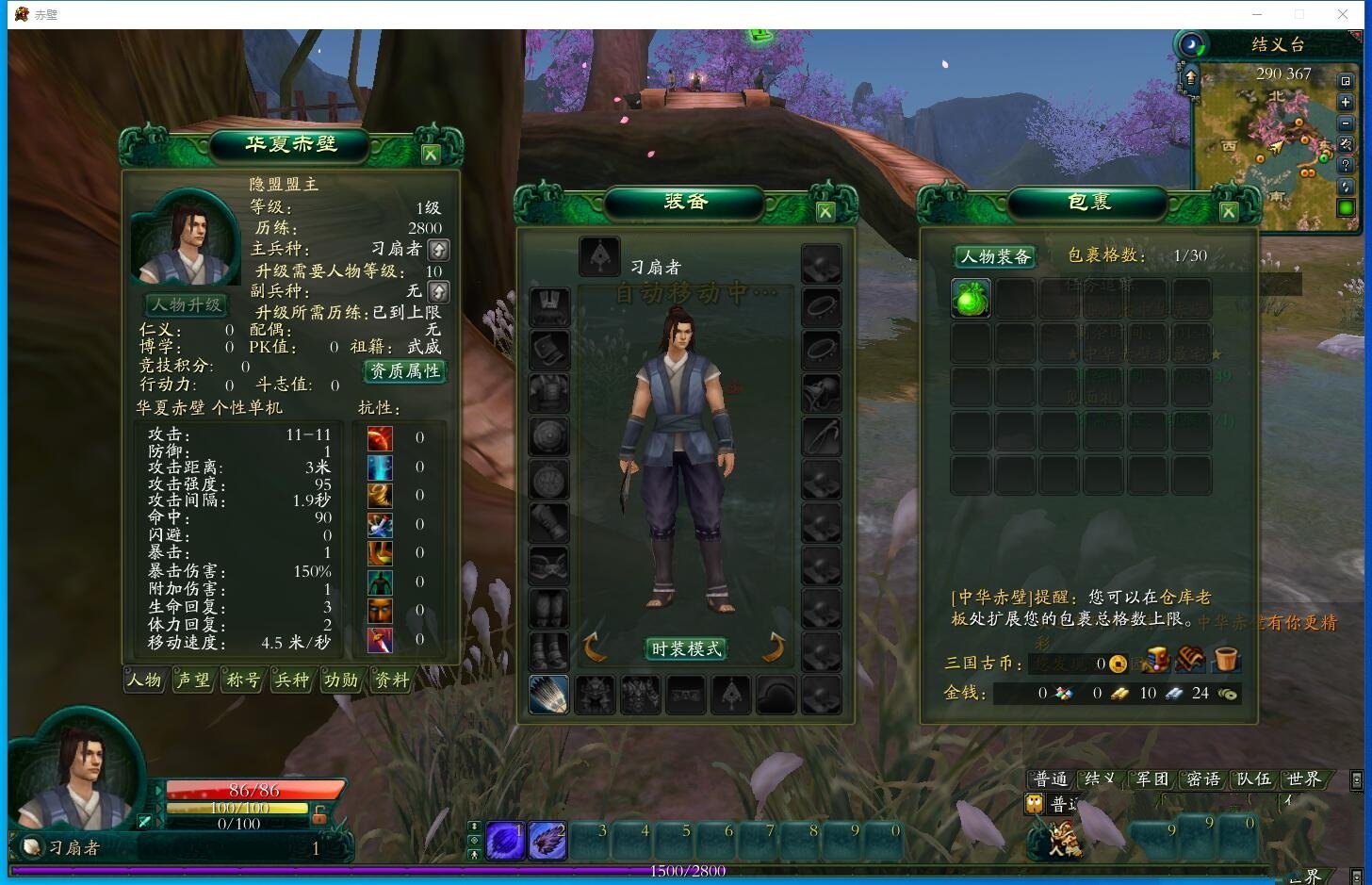Viewport: 1372px width, 885px height.
Task: Click the 人物升级 level-up button
Action: pyautogui.click(x=187, y=305)
